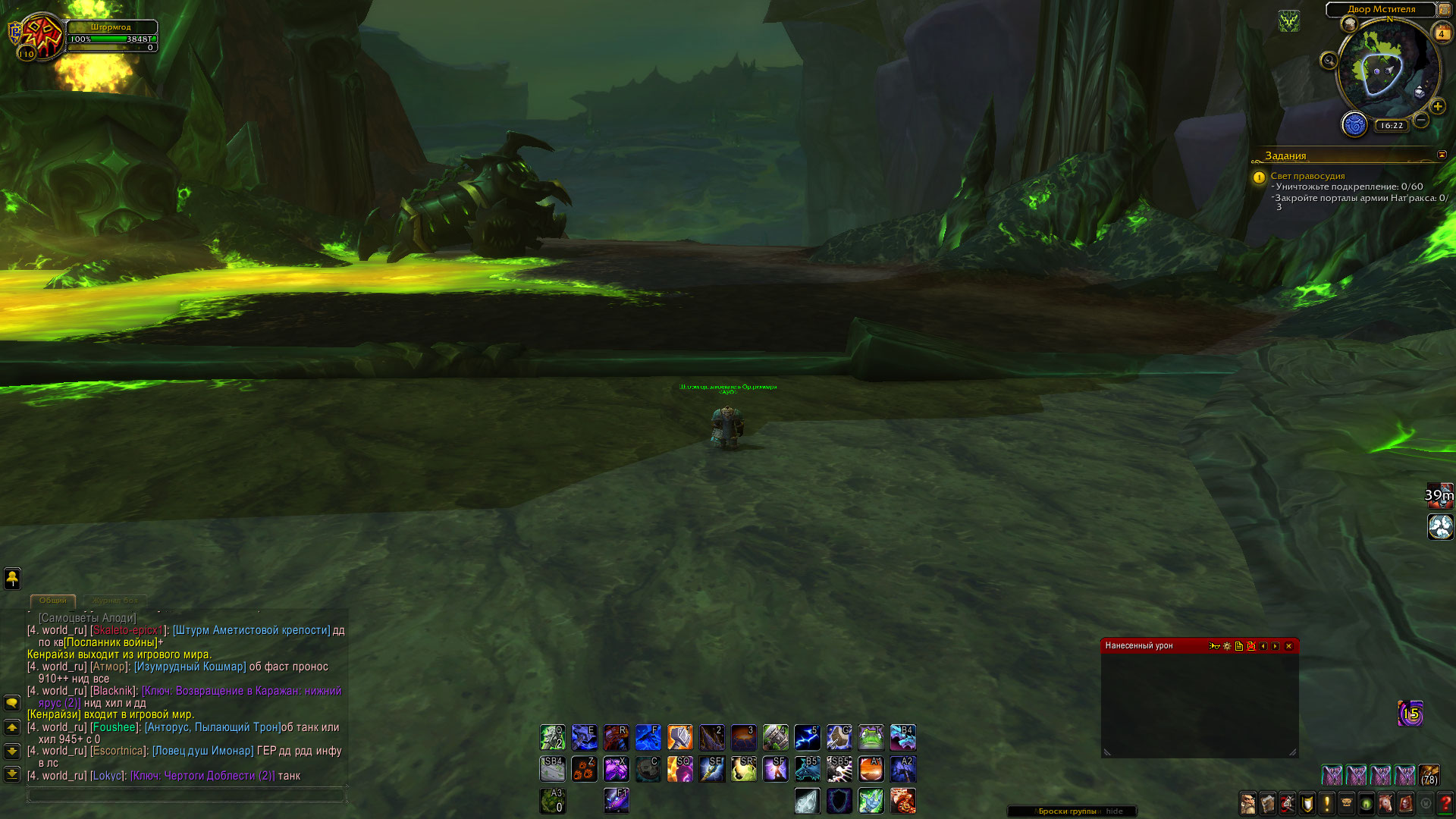Select the Свет правосудия quest in the tracker

(1307, 176)
